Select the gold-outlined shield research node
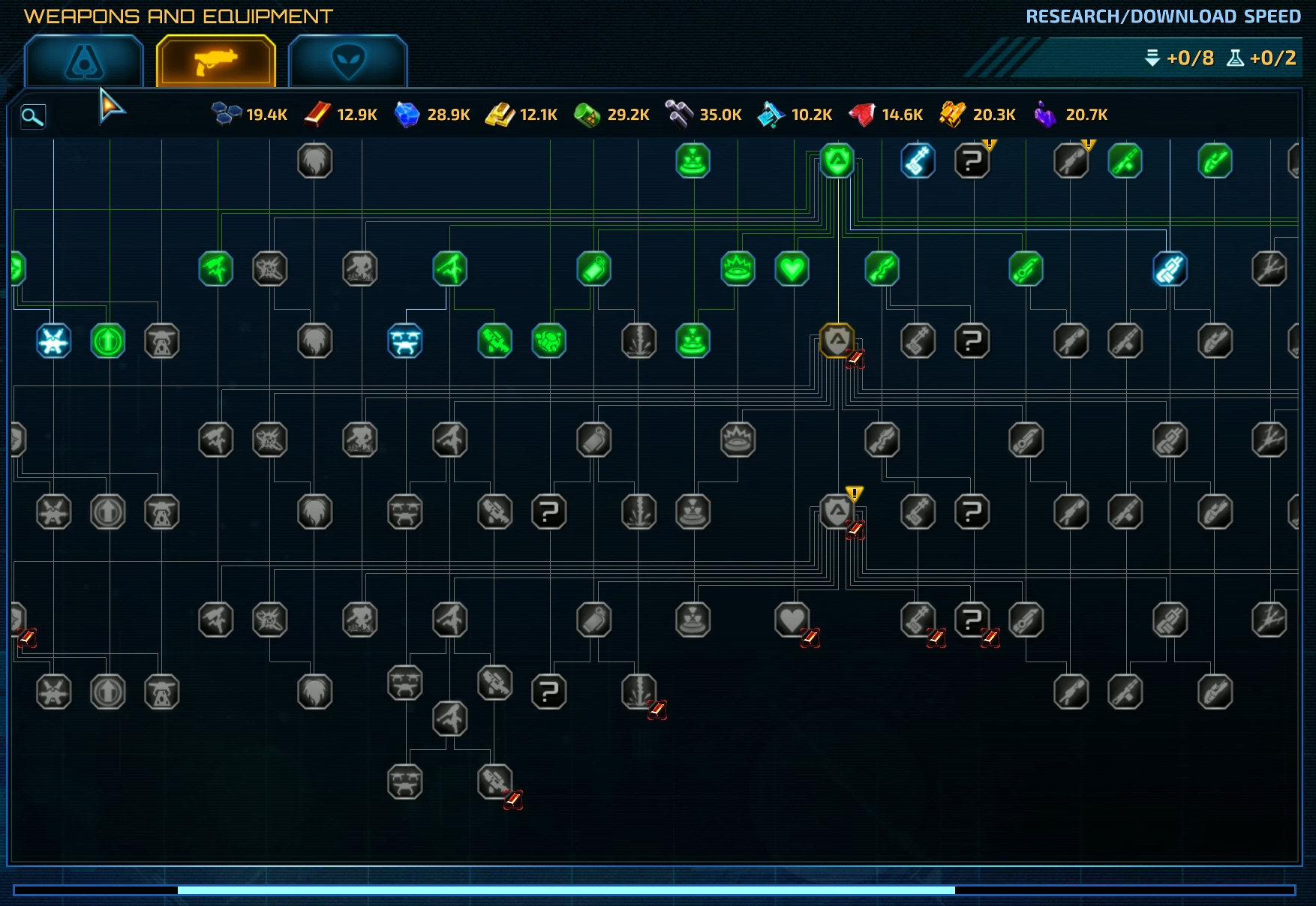Image resolution: width=1316 pixels, height=906 pixels. pyautogui.click(x=837, y=341)
